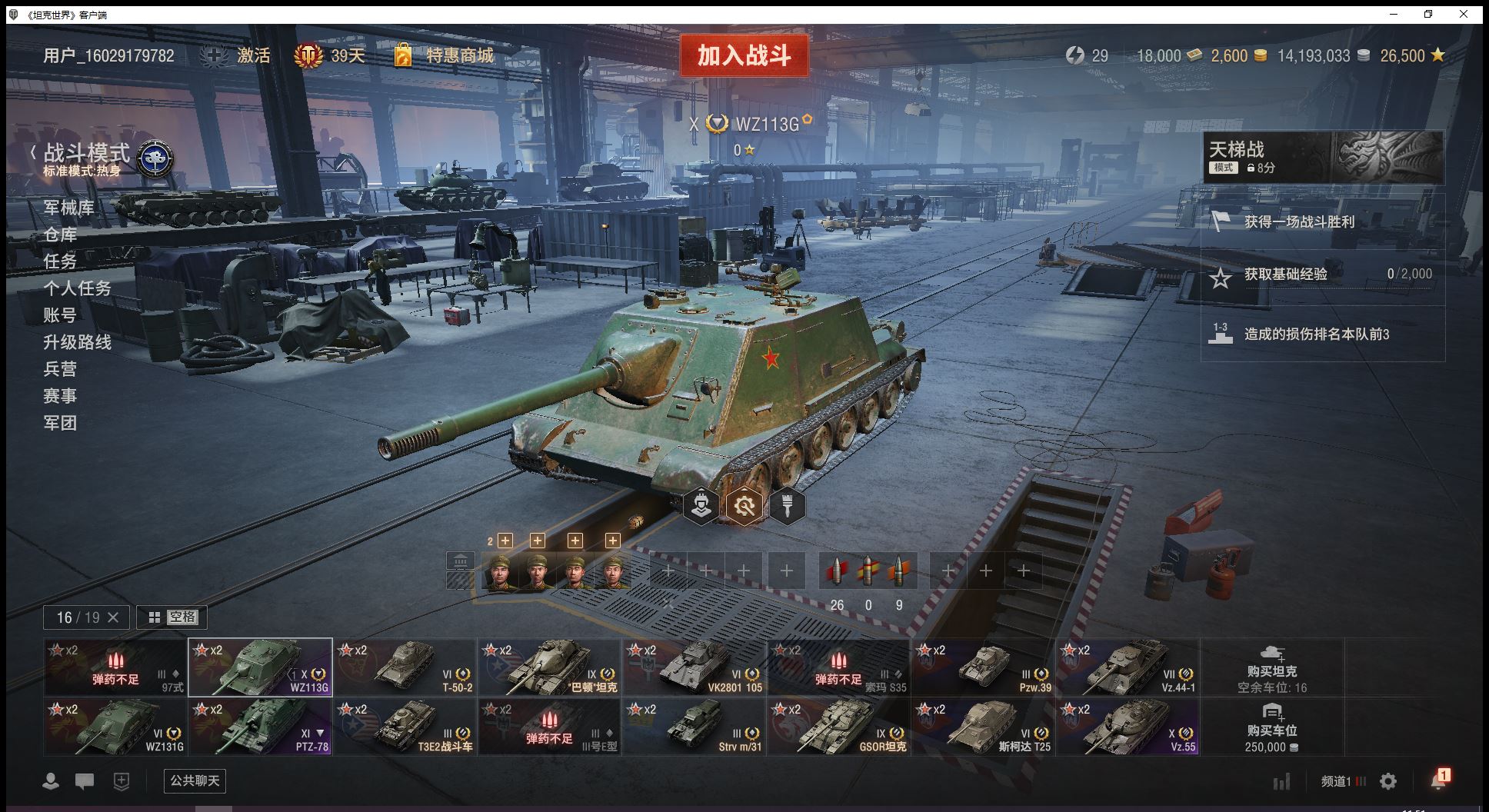Close the game client window

[x=1464, y=14]
